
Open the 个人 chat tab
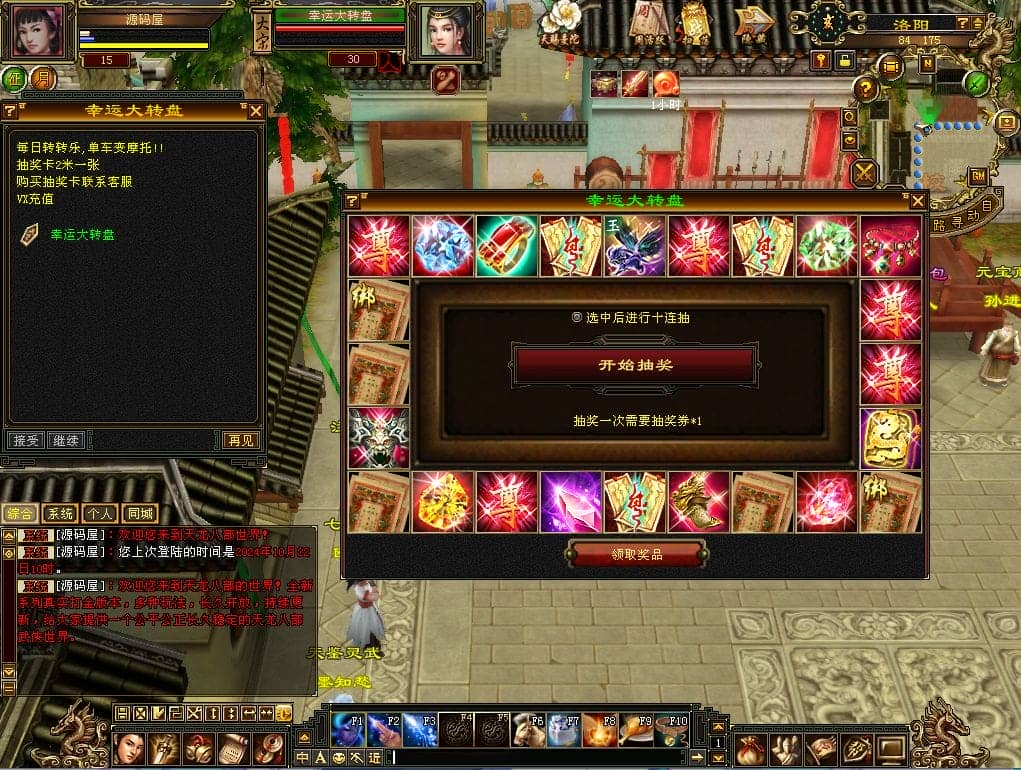(100, 514)
